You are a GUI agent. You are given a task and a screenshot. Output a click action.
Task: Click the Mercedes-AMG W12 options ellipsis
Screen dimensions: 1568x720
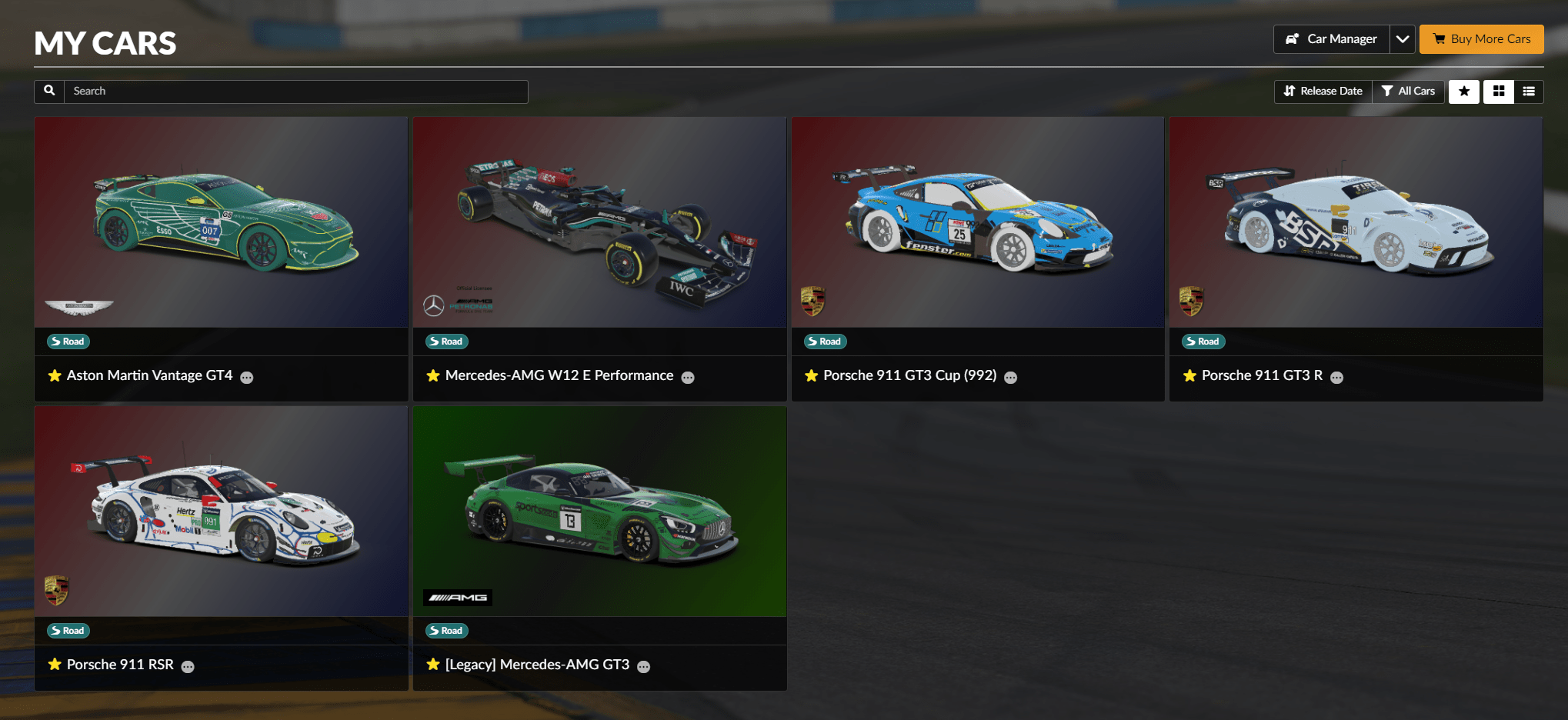point(688,378)
